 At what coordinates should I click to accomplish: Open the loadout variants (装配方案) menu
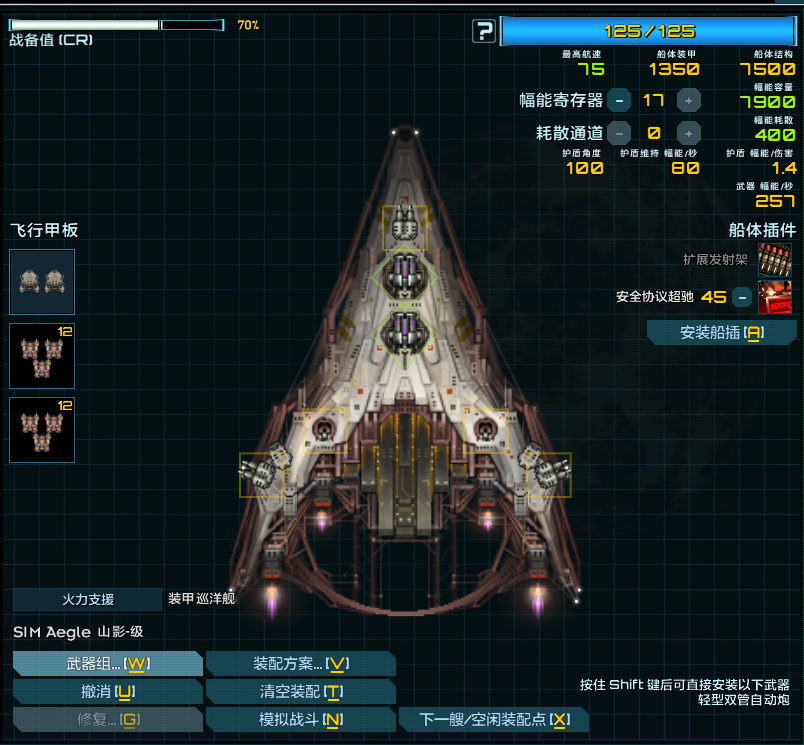coord(300,664)
